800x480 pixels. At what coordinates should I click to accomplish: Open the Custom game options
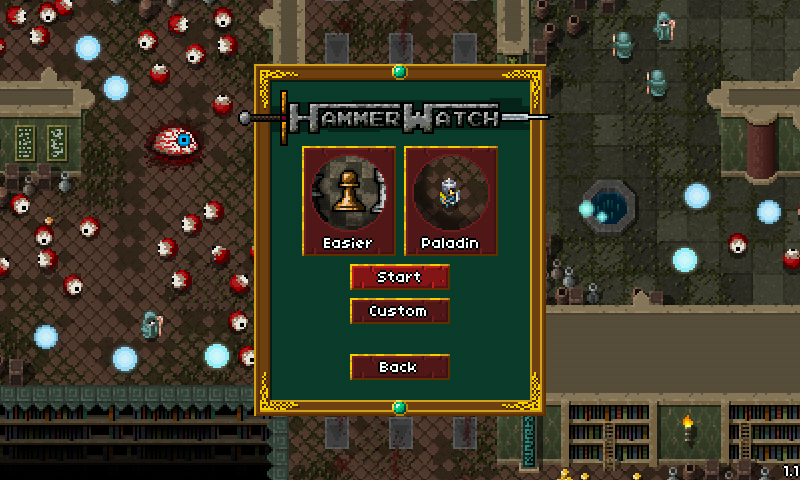coord(399,311)
